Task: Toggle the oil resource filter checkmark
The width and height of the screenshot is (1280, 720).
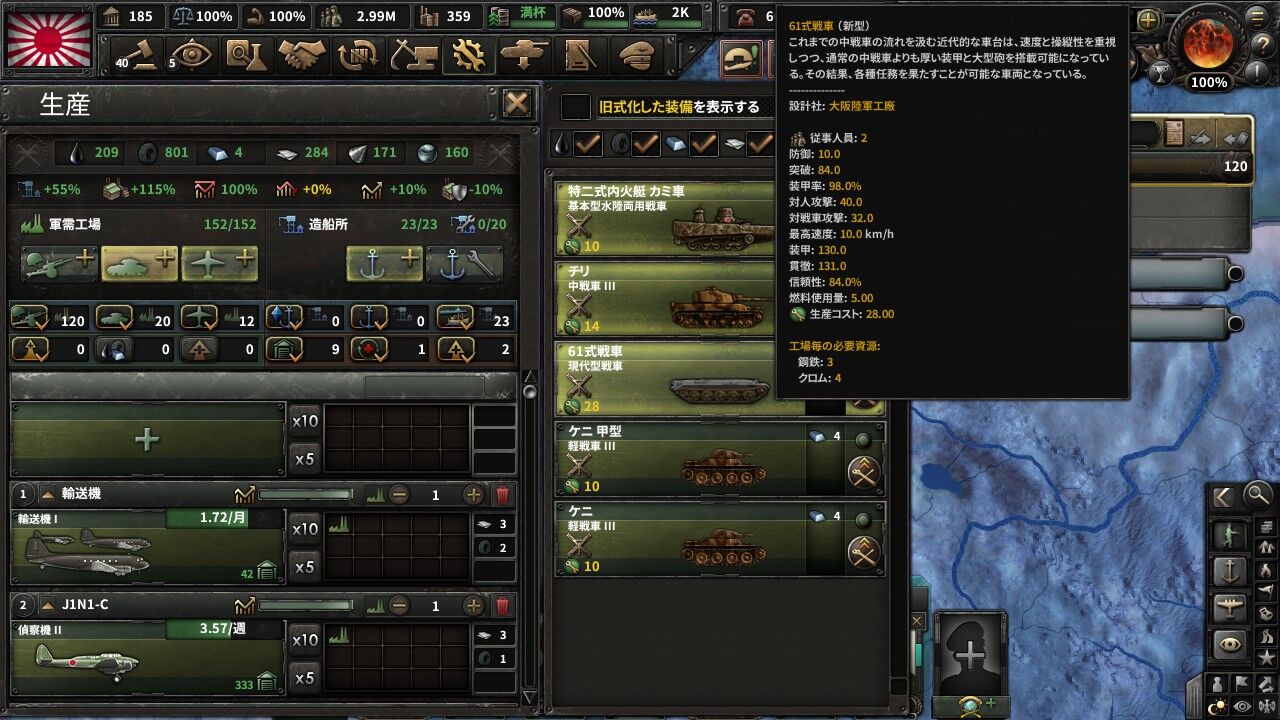Action: (587, 143)
